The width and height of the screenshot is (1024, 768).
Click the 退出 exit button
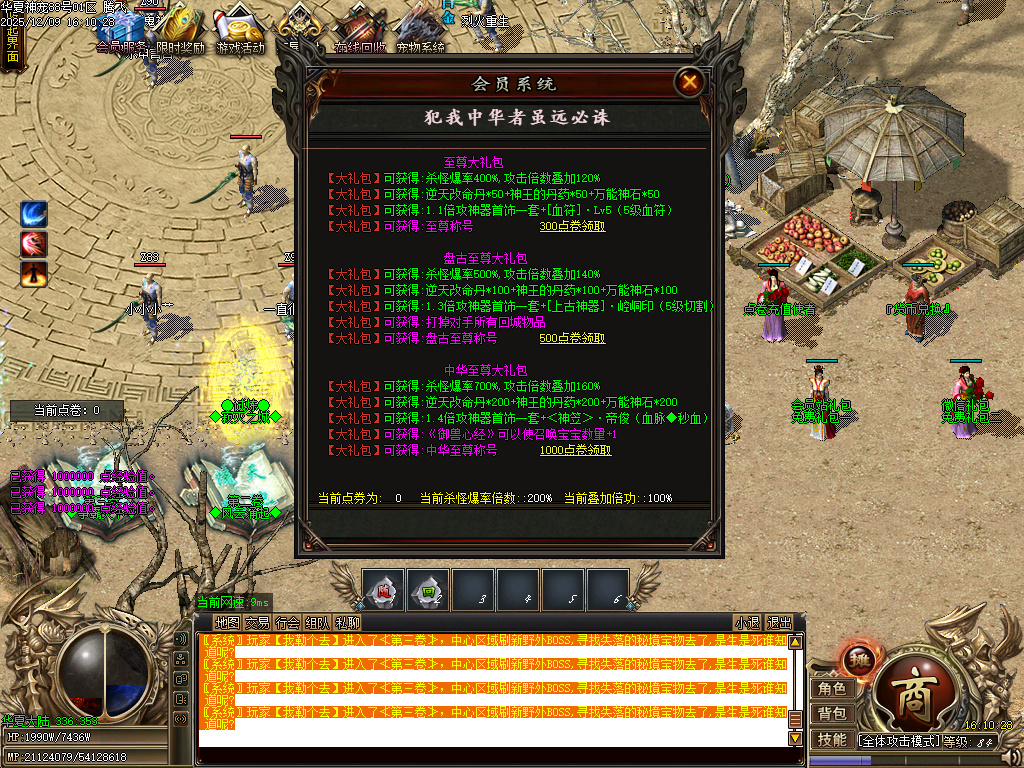[779, 622]
